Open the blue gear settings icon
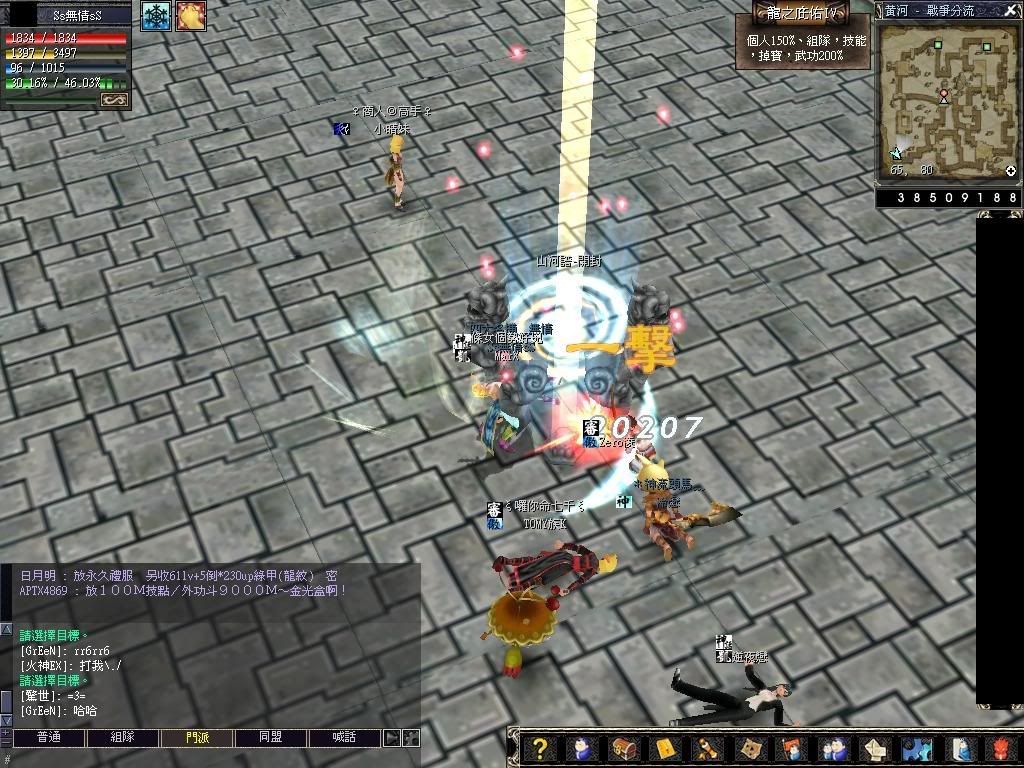 pos(915,748)
